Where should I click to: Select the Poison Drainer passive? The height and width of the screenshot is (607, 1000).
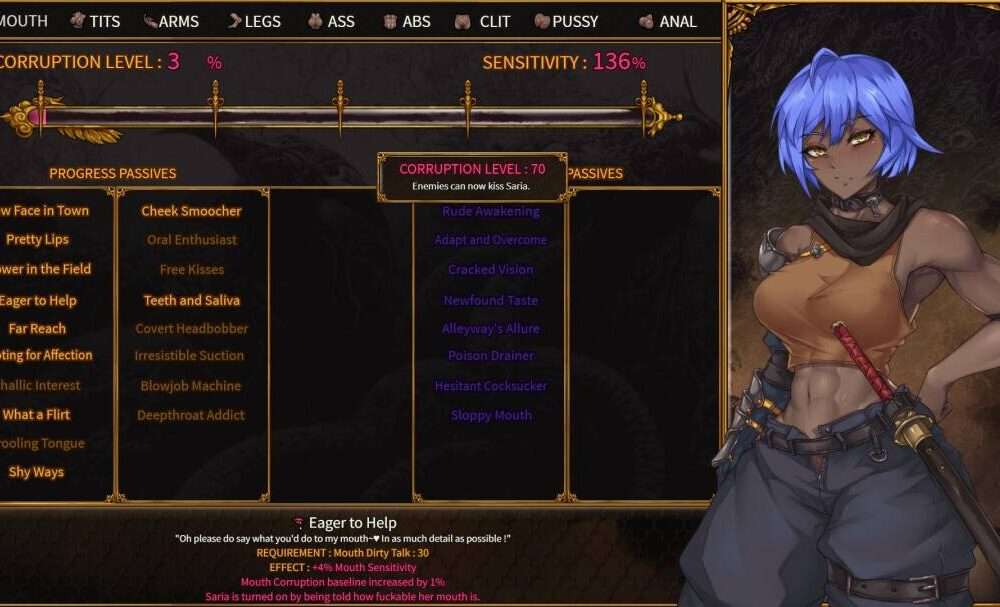tap(490, 355)
